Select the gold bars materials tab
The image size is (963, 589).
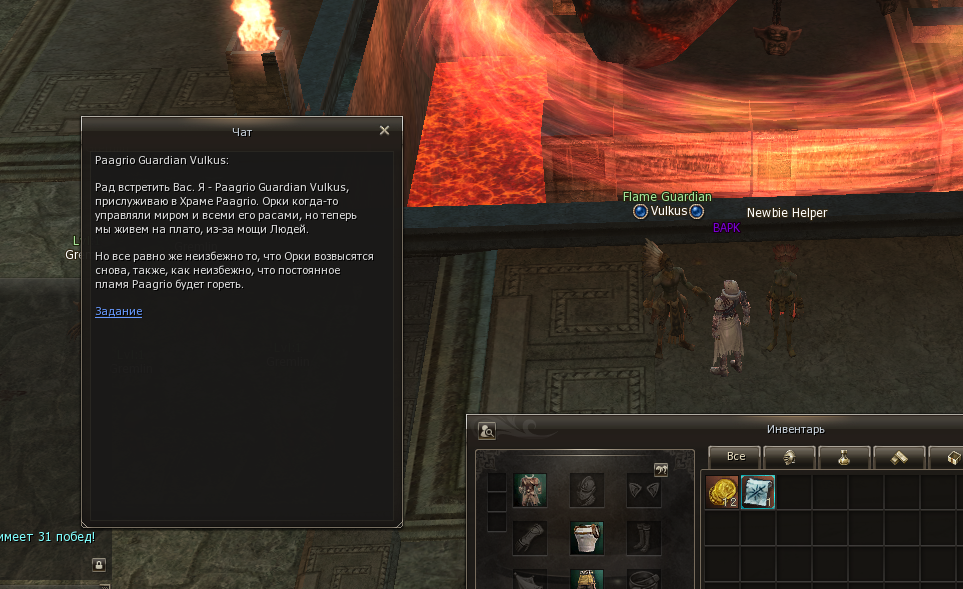tap(898, 456)
